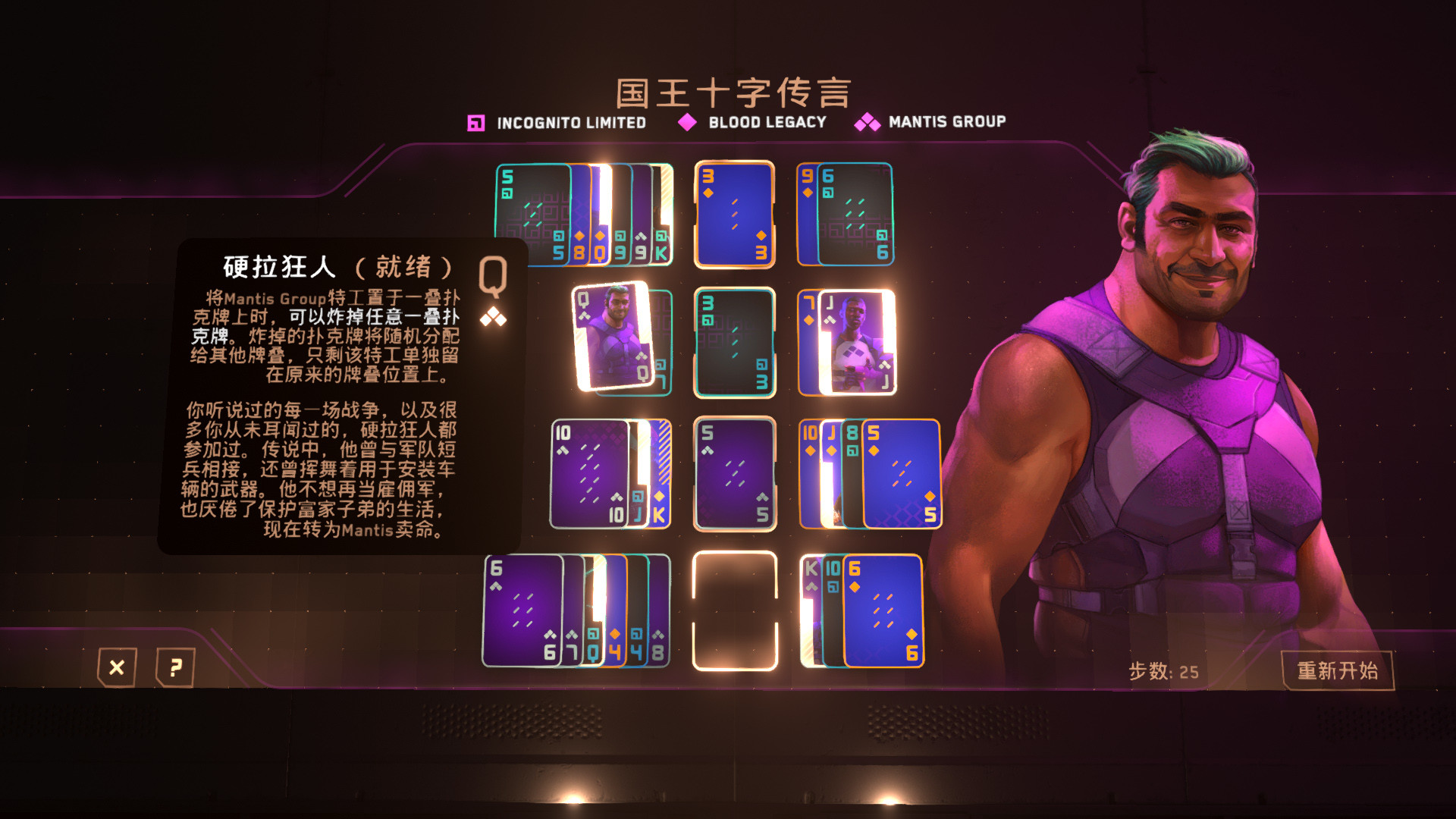The width and height of the screenshot is (1456, 819).
Task: Click the Blood Legacy diamond legend icon
Action: (x=687, y=121)
